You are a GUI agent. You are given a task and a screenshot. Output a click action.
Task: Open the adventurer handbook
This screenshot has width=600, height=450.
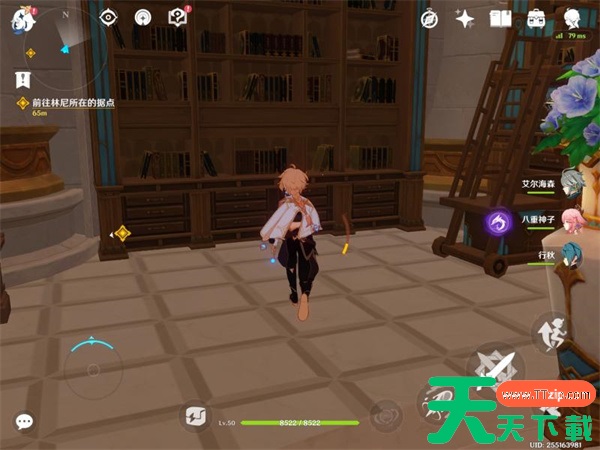(500, 18)
